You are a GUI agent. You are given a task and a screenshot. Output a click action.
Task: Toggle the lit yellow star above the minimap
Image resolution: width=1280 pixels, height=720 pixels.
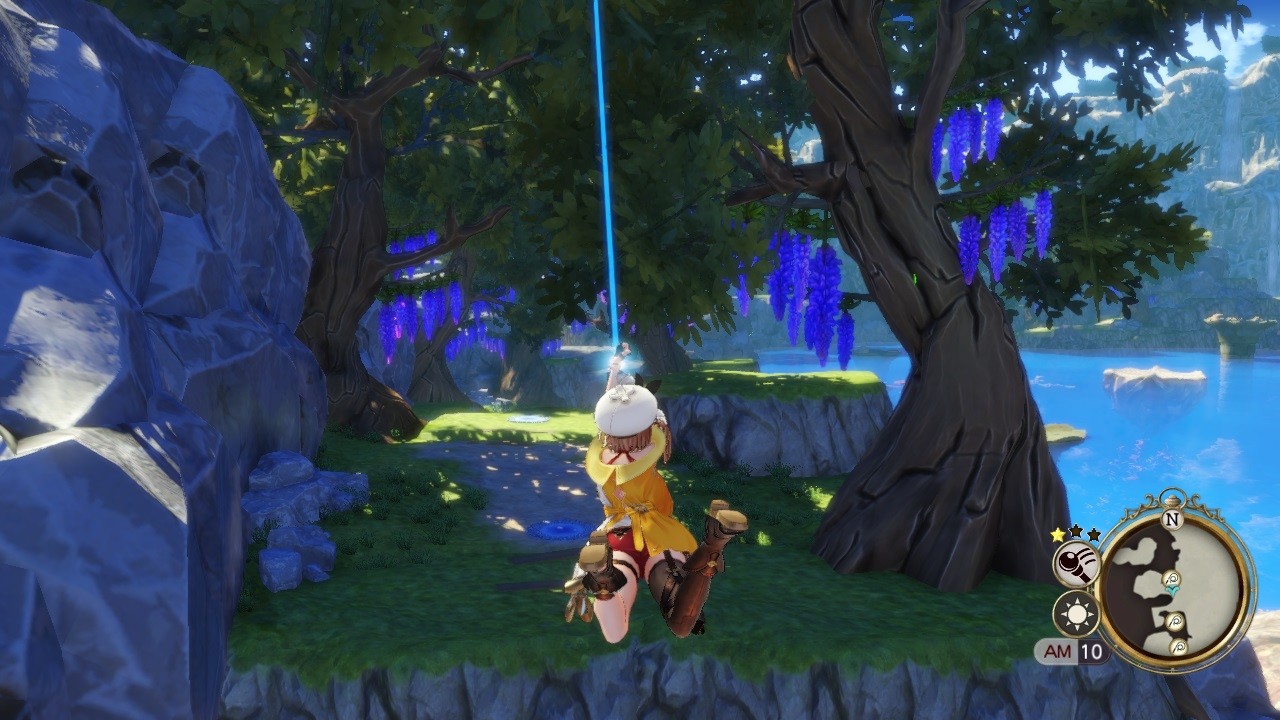tap(1056, 535)
